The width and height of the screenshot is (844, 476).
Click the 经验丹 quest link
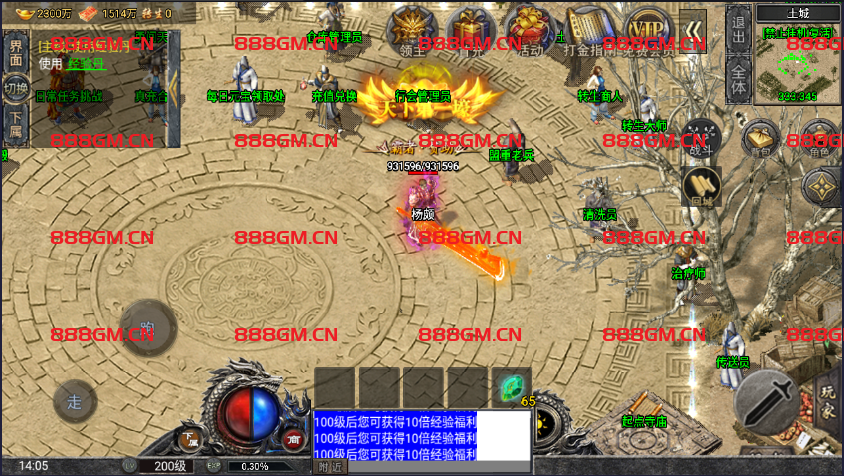click(x=84, y=63)
